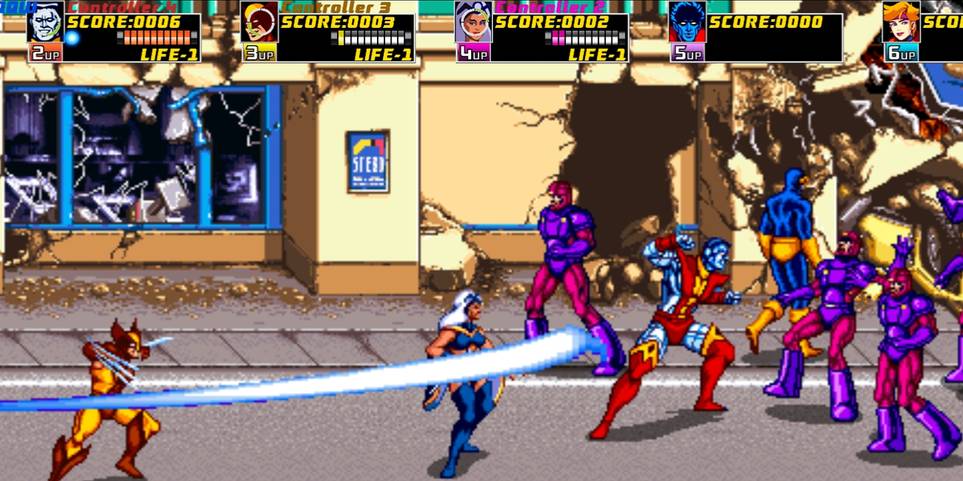Image resolution: width=963 pixels, height=481 pixels.
Task: Choose Storm's 4UP character portrait
Action: pyautogui.click(x=473, y=23)
